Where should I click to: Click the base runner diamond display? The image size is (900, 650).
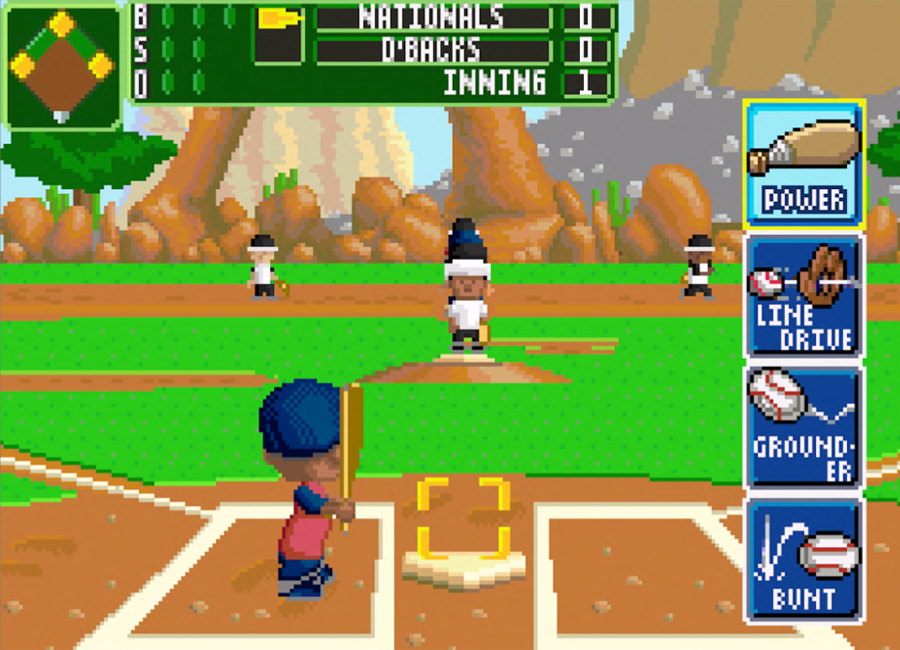click(x=62, y=64)
